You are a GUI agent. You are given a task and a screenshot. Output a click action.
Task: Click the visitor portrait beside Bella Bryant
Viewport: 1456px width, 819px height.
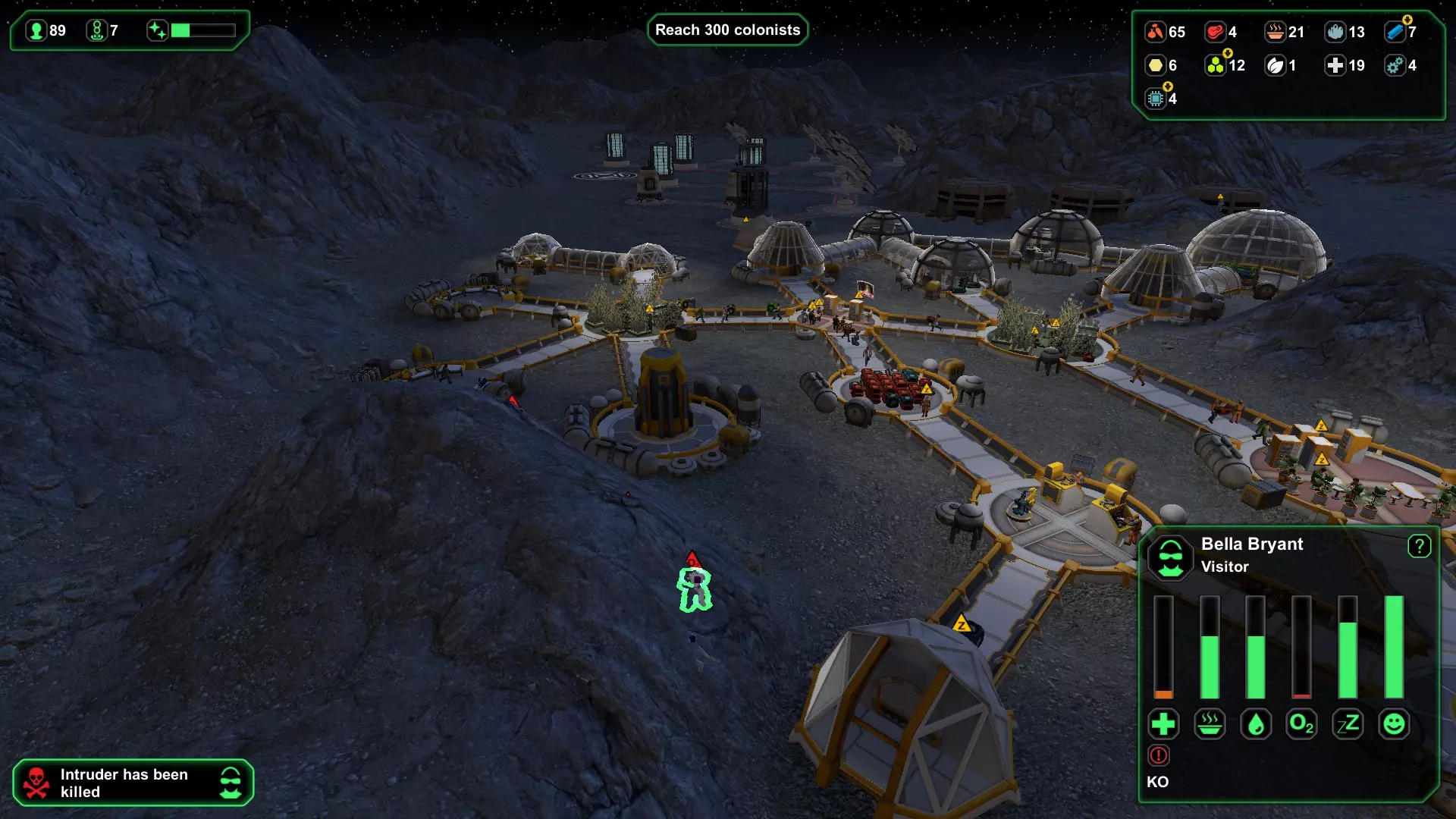pos(1171,557)
